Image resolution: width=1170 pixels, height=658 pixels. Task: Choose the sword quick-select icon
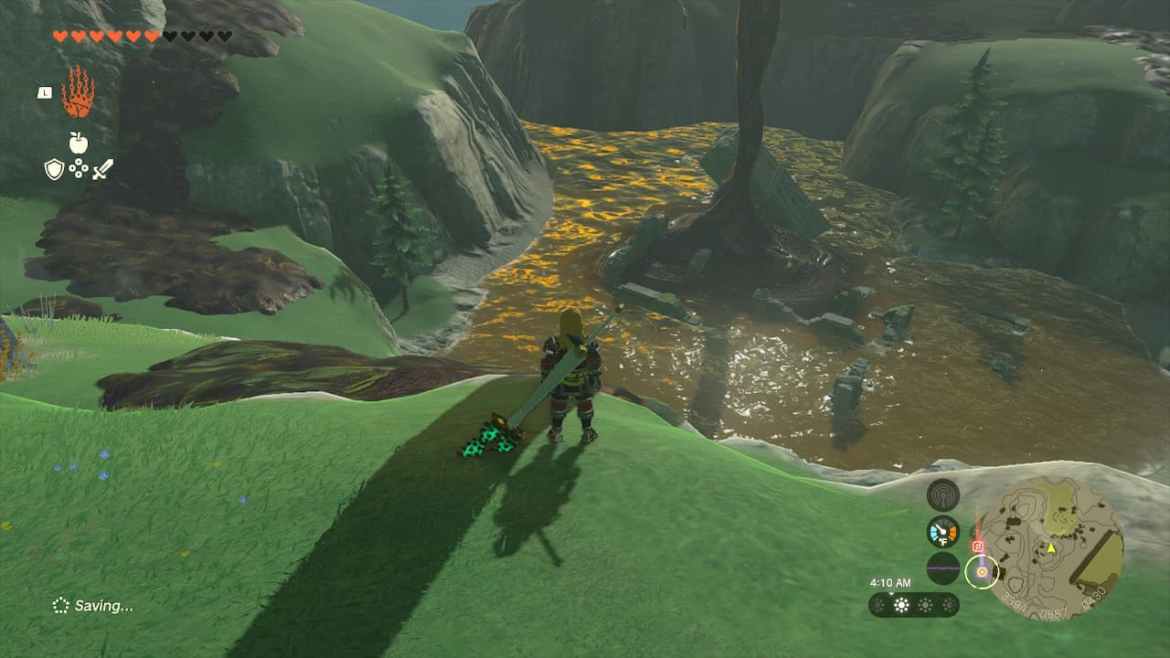click(x=103, y=169)
